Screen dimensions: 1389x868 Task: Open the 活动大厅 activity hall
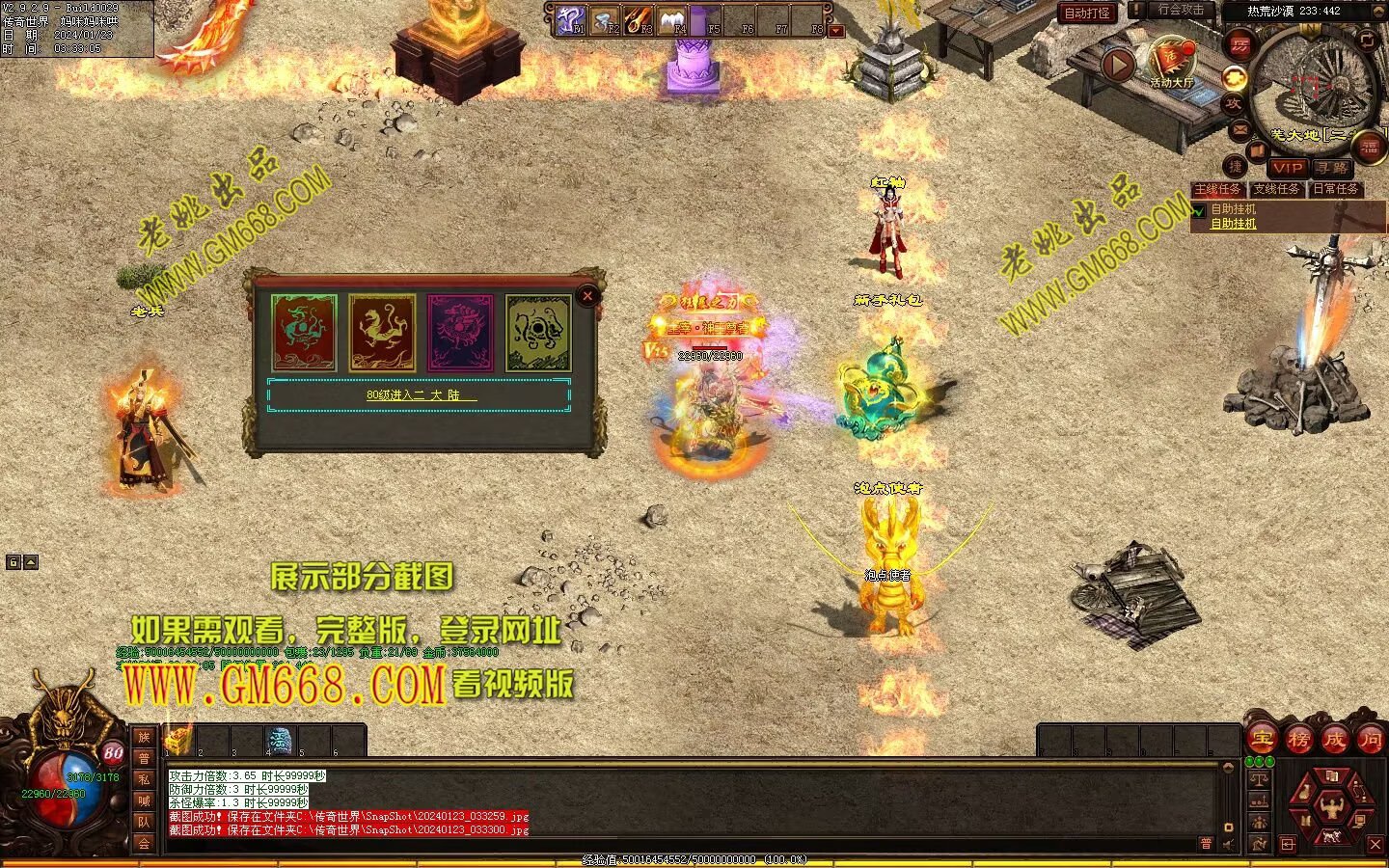1171,65
